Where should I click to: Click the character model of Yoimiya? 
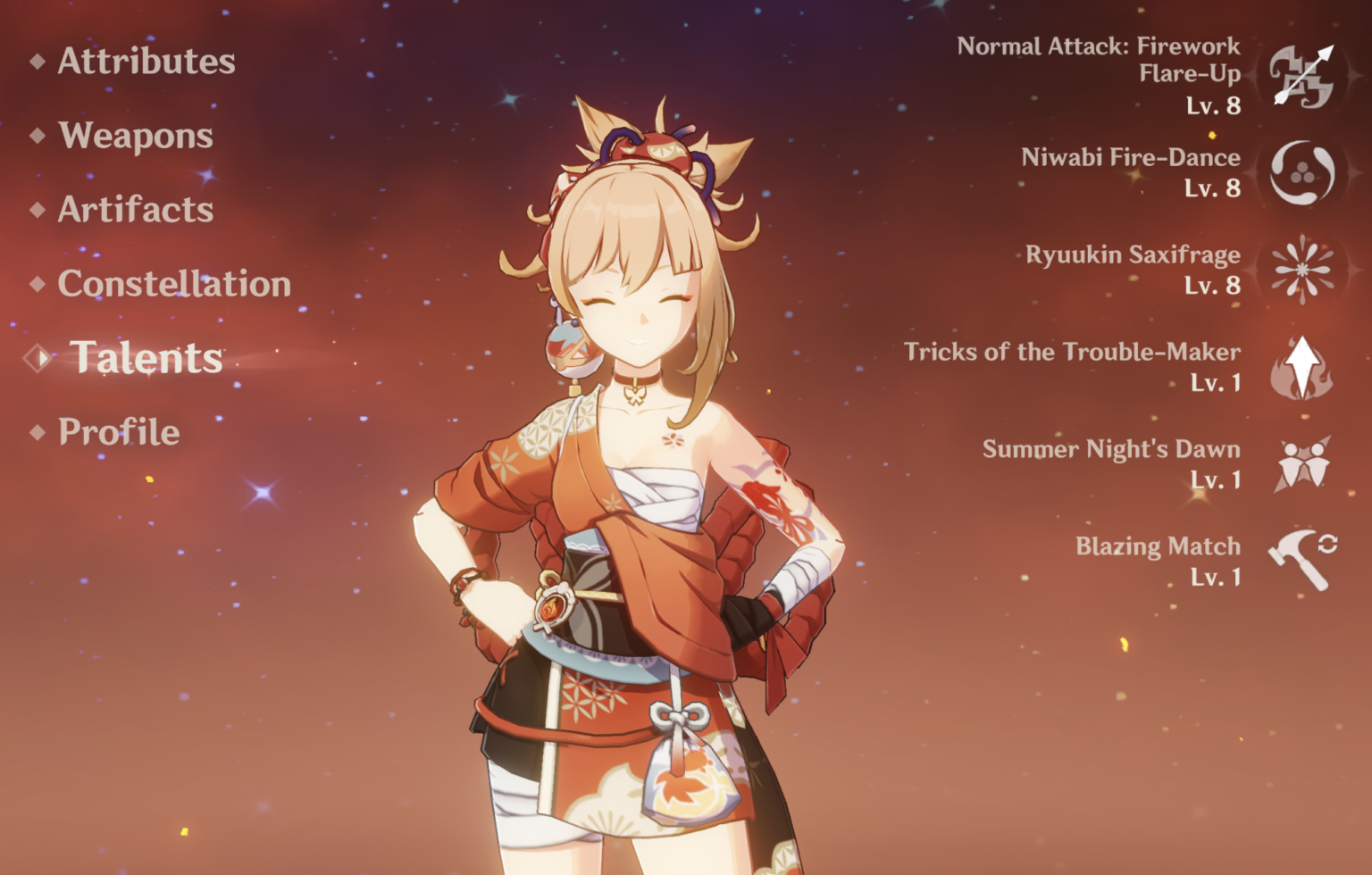[x=625, y=491]
